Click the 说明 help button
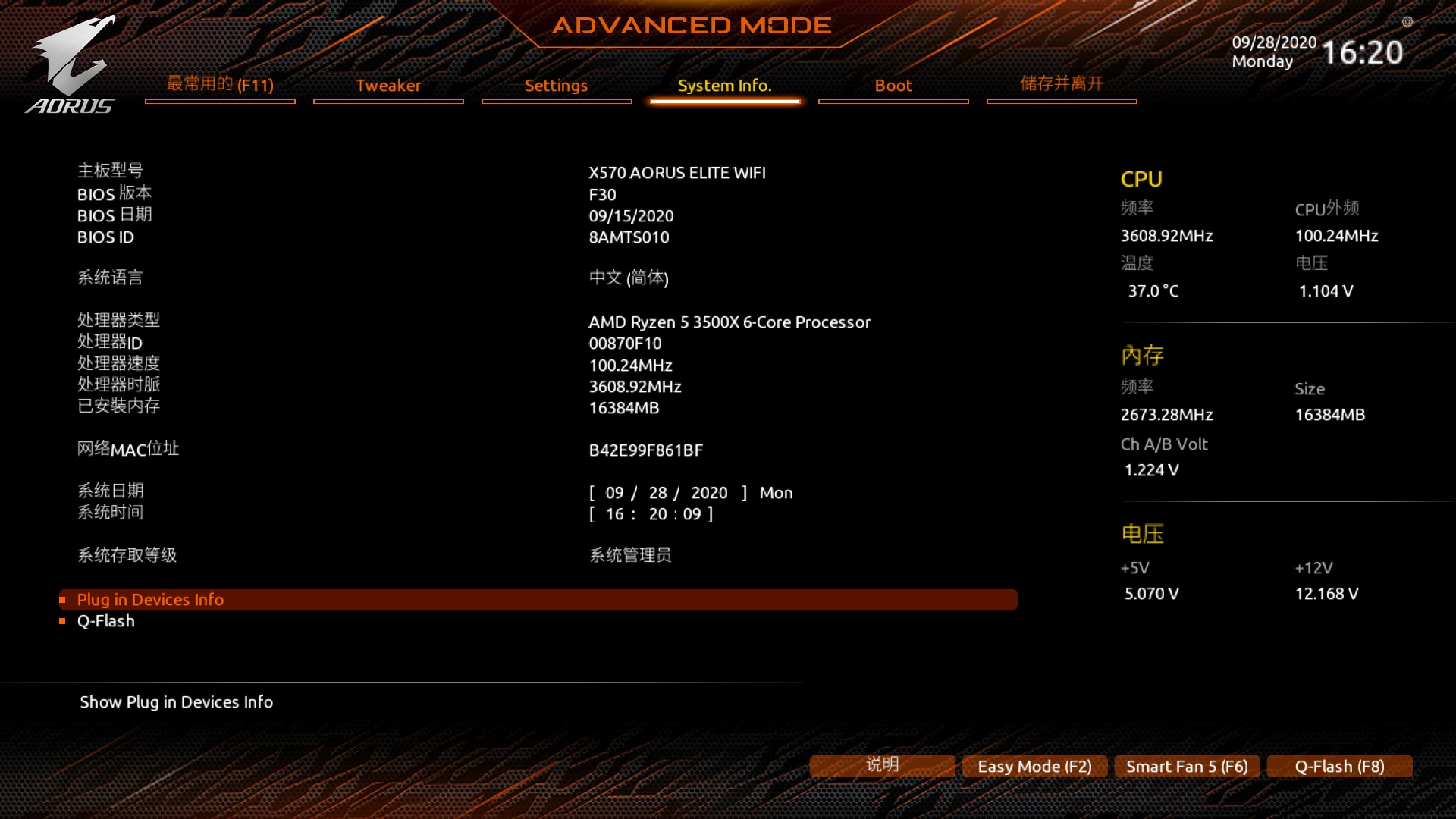The image size is (1456, 819). 882,764
